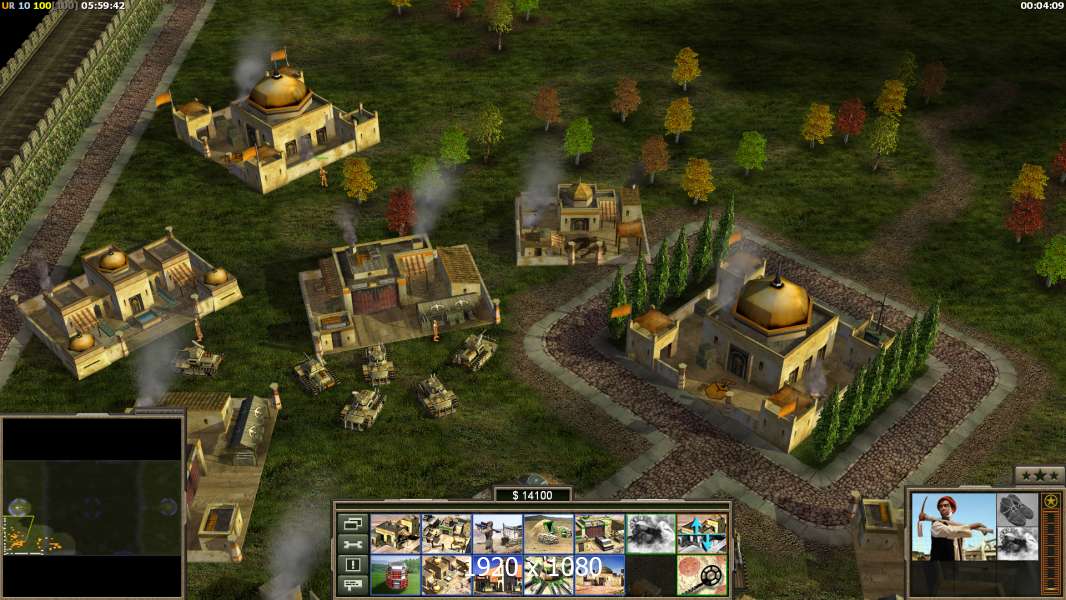Select the wrench repair button
The width and height of the screenshot is (1066, 600).
click(353, 544)
